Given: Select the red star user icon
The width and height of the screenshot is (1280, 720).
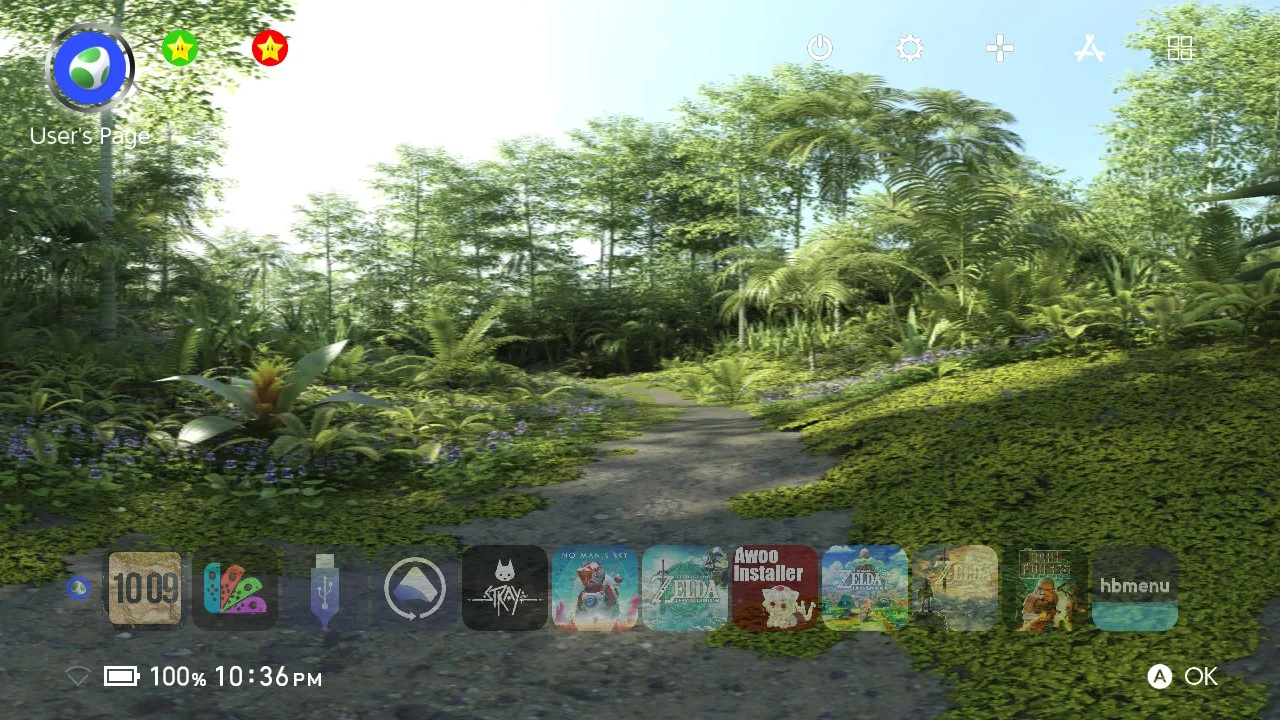Looking at the screenshot, I should (x=270, y=48).
